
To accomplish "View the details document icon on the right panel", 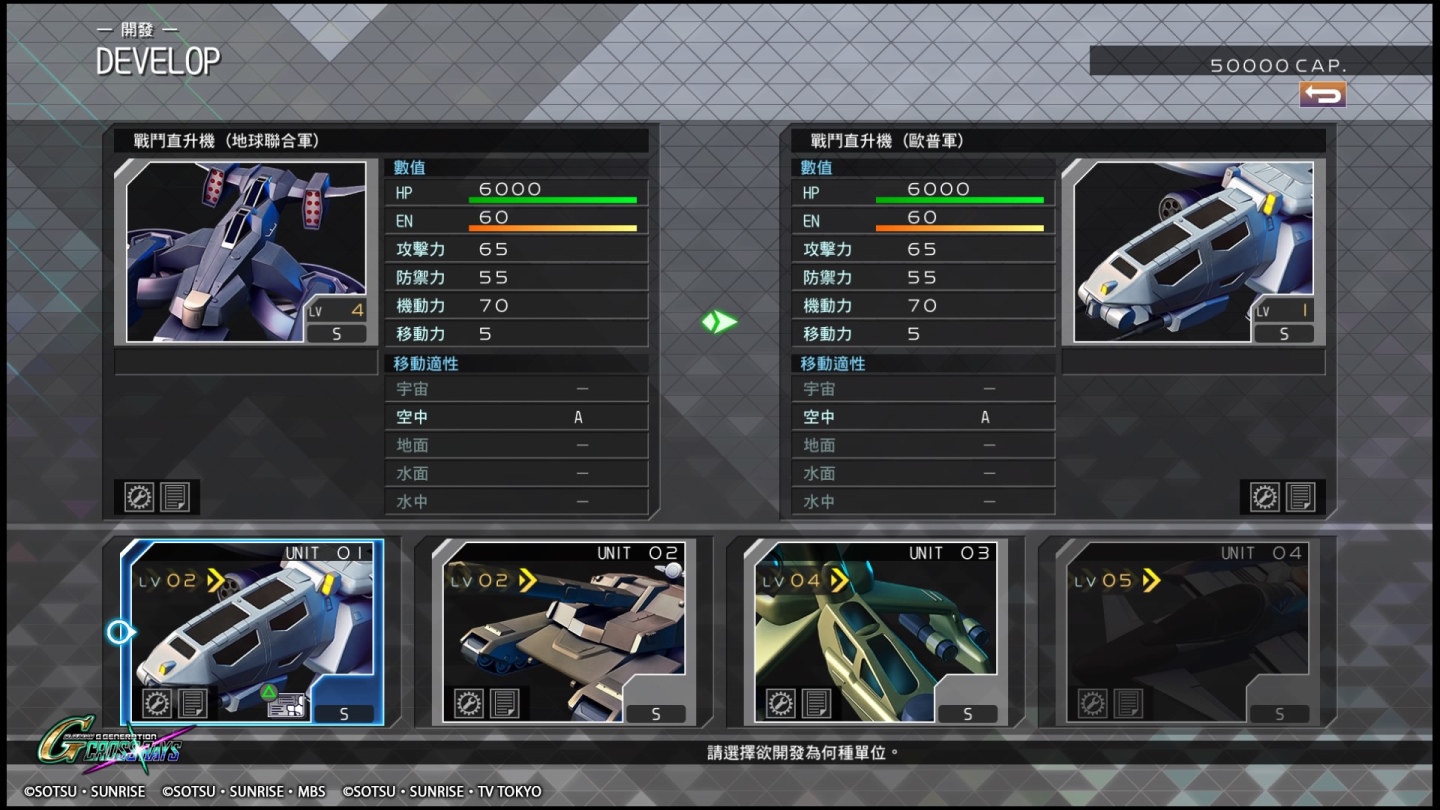I will coord(1299,496).
